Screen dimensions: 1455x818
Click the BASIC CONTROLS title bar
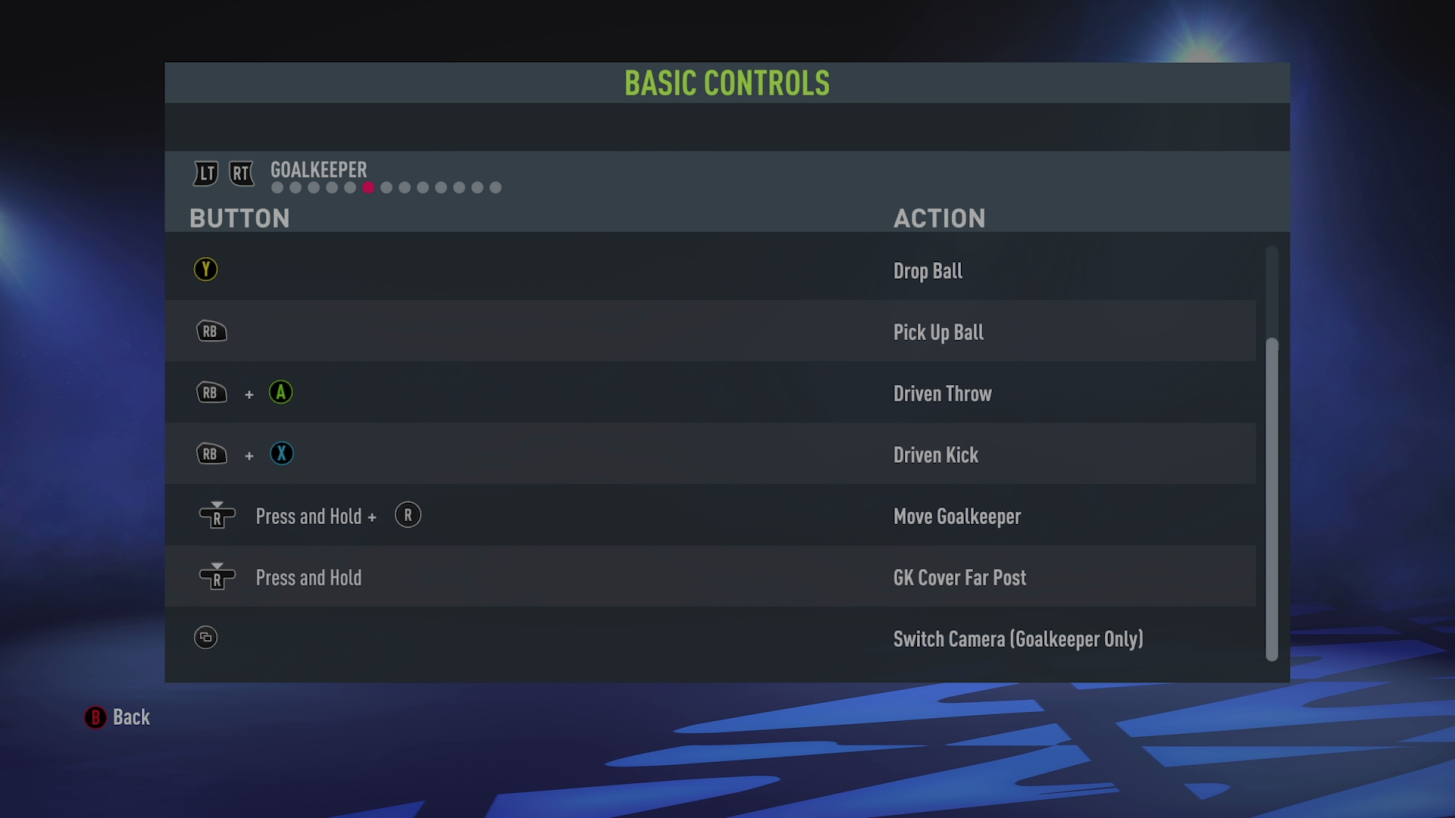(x=727, y=83)
